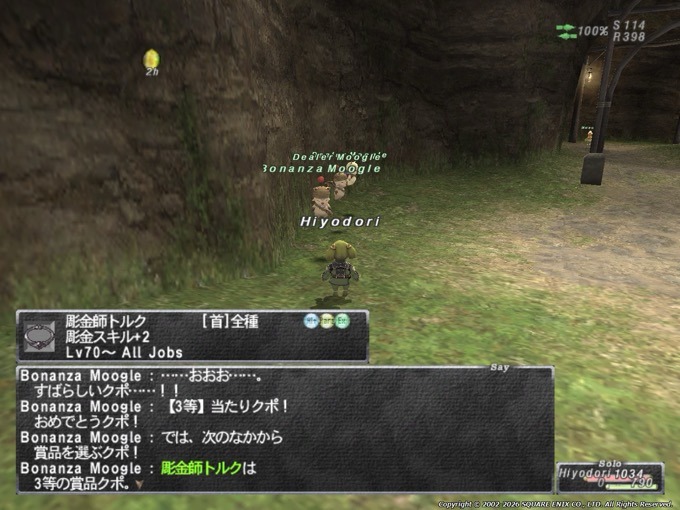This screenshot has width=680, height=510.
Task: Click the yellow status effect icon
Action: pos(151,59)
